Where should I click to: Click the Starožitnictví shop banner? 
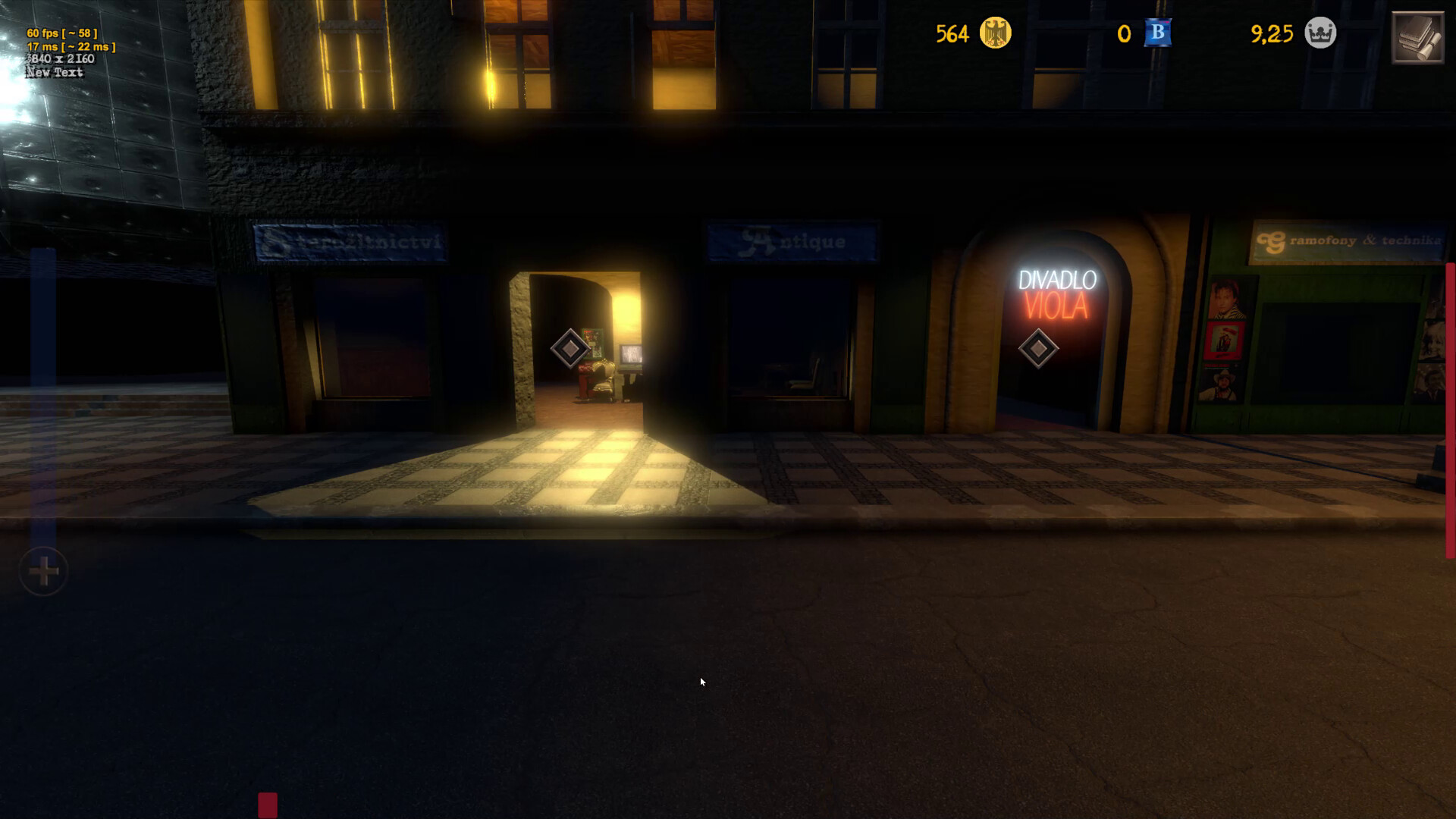tap(349, 240)
